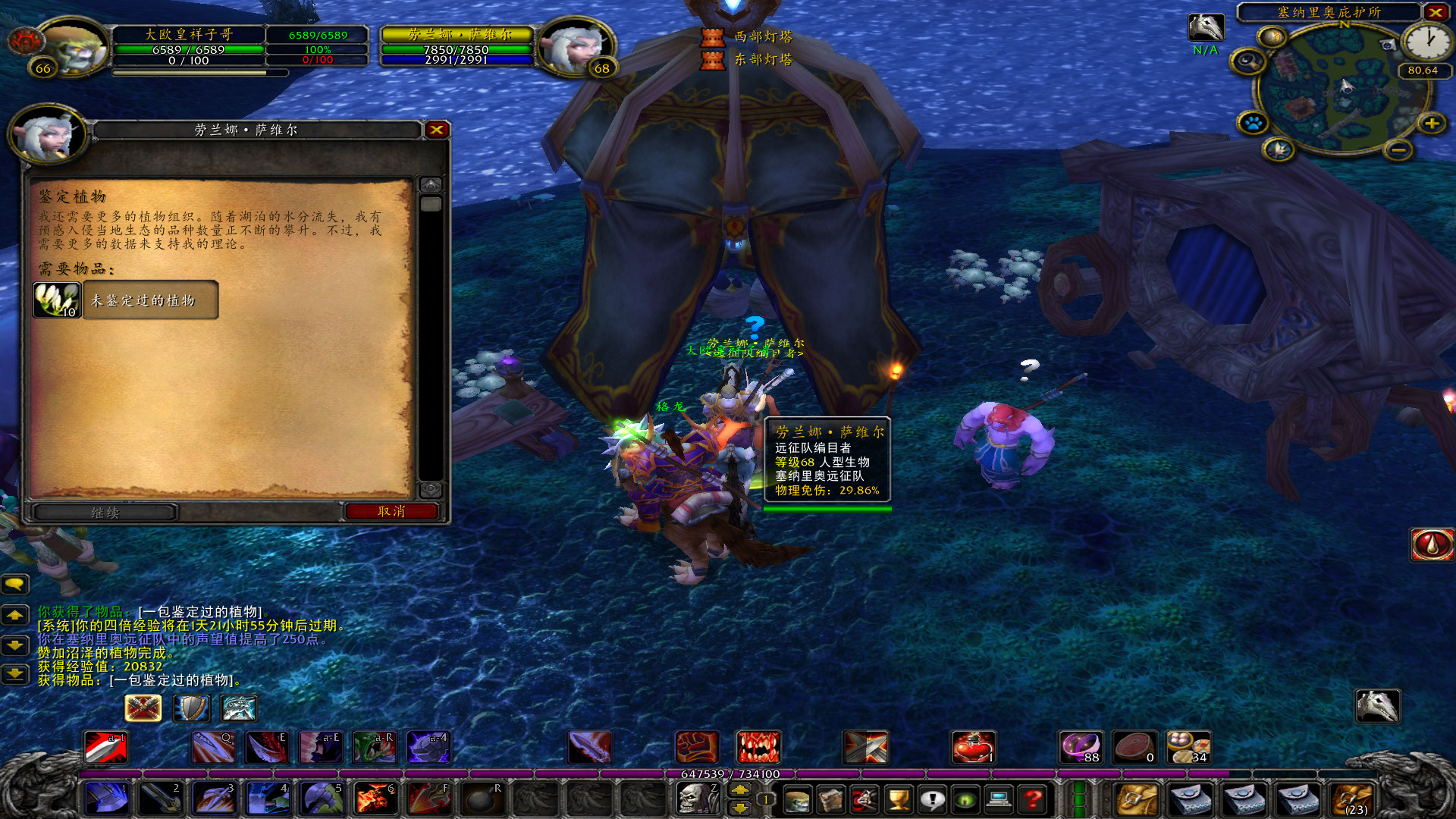Close the minimap with its X button

click(x=1436, y=12)
